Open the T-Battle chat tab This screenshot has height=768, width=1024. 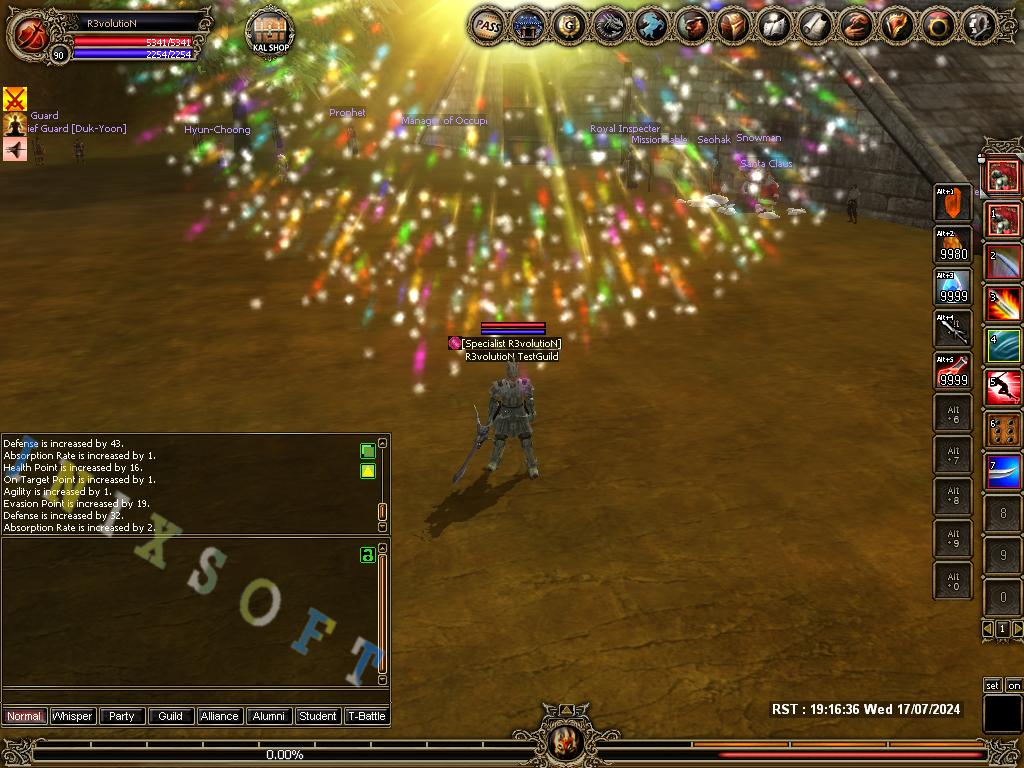click(366, 716)
